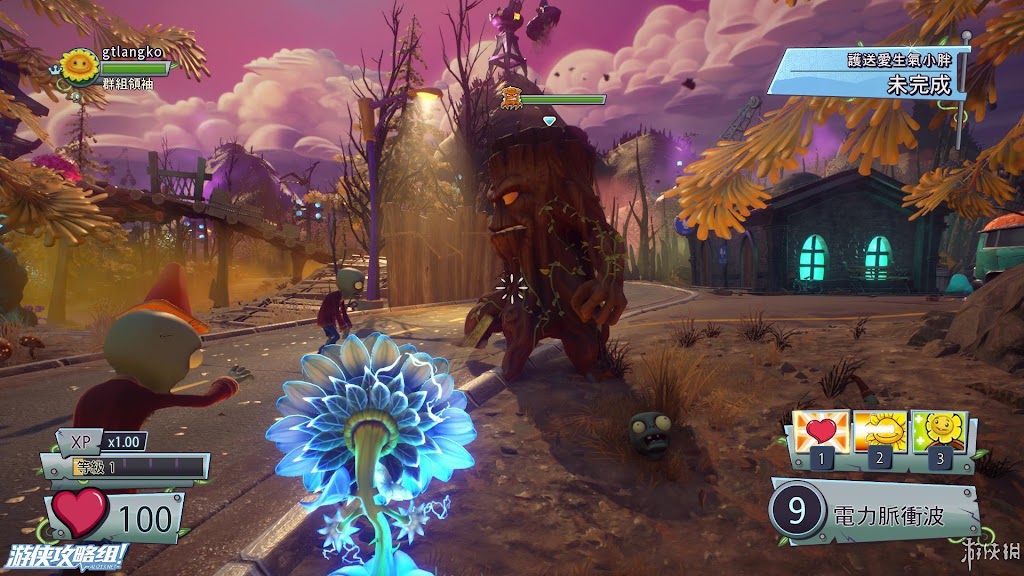1024x576 pixels.
Task: Click gtlangko's sunflower player portrait
Action: (79, 66)
